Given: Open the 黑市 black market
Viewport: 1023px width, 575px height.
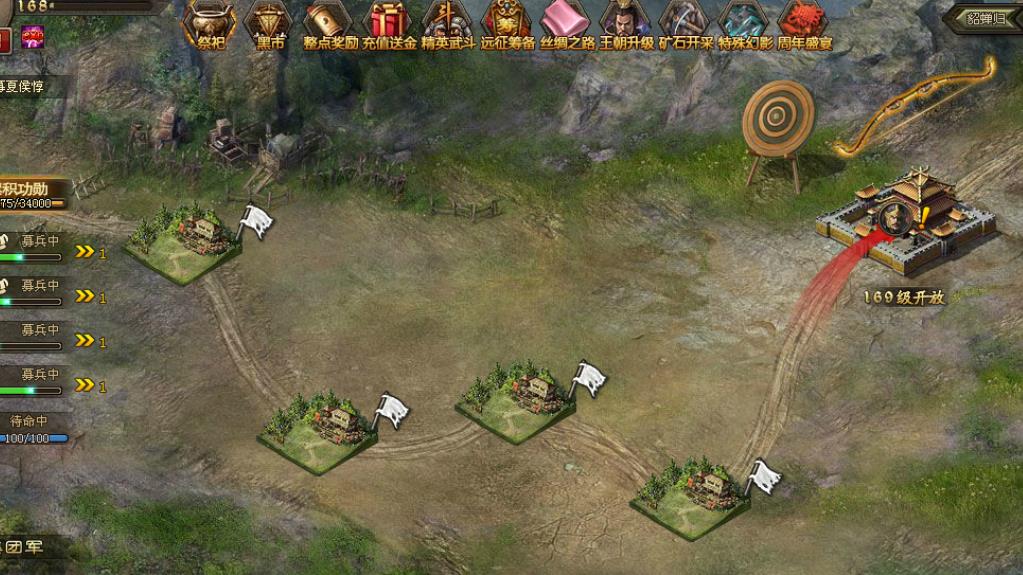Looking at the screenshot, I should [269, 23].
